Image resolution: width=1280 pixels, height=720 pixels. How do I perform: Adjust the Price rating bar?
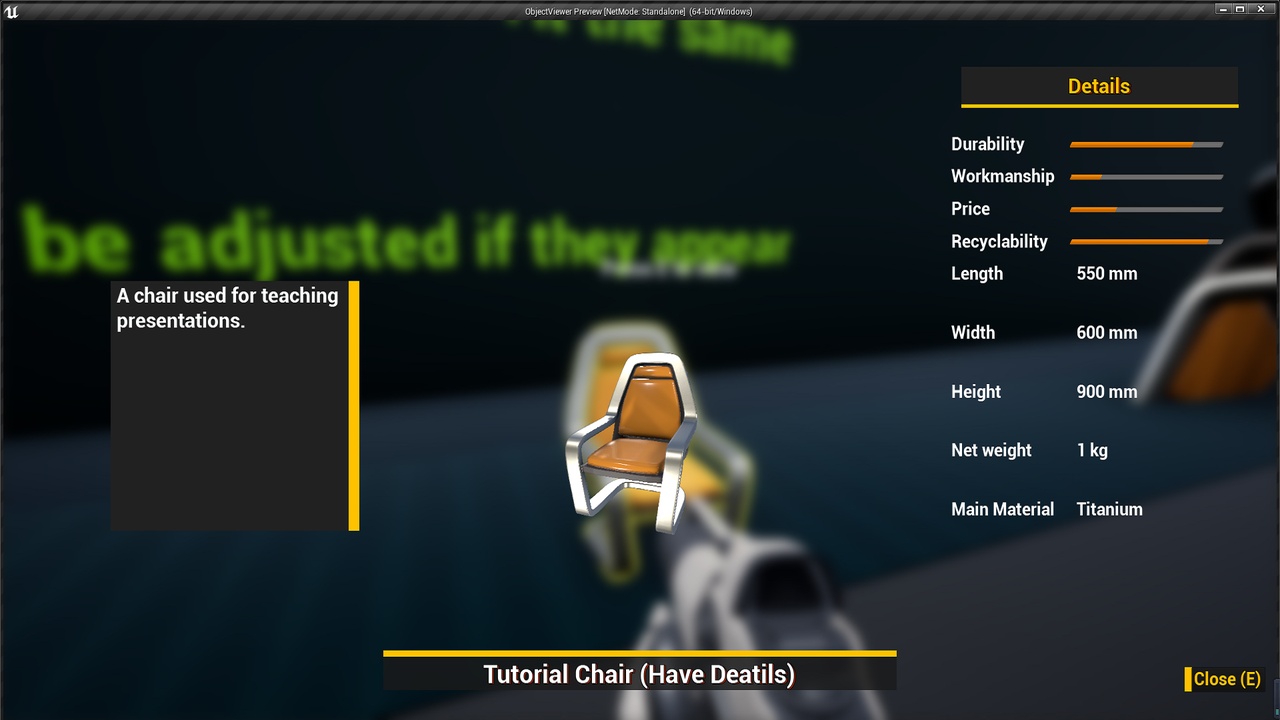[1146, 210]
